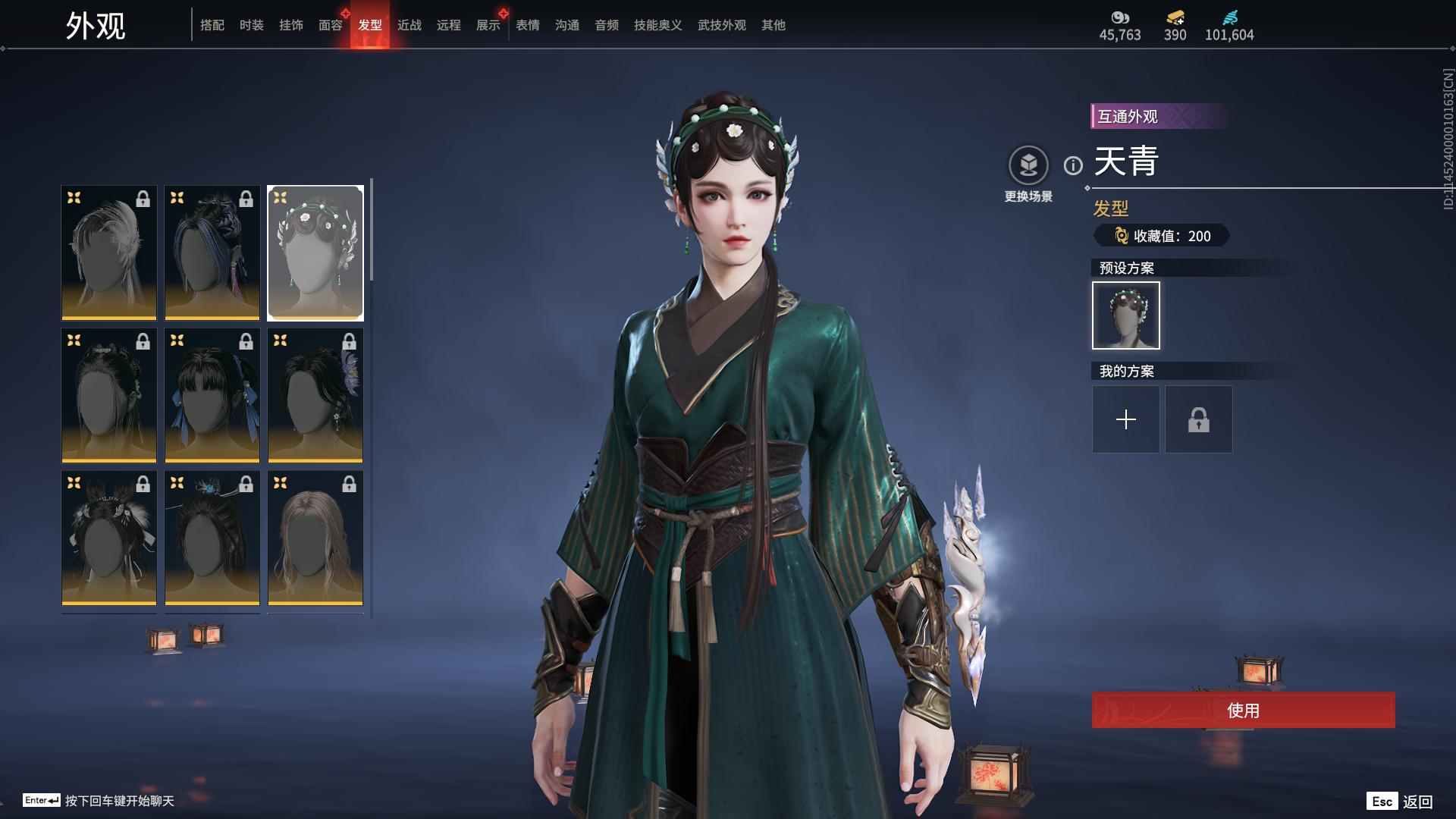This screenshot has height=819, width=1456.
Task: Click the locked slot icon in 我的方案
Action: 1198,419
